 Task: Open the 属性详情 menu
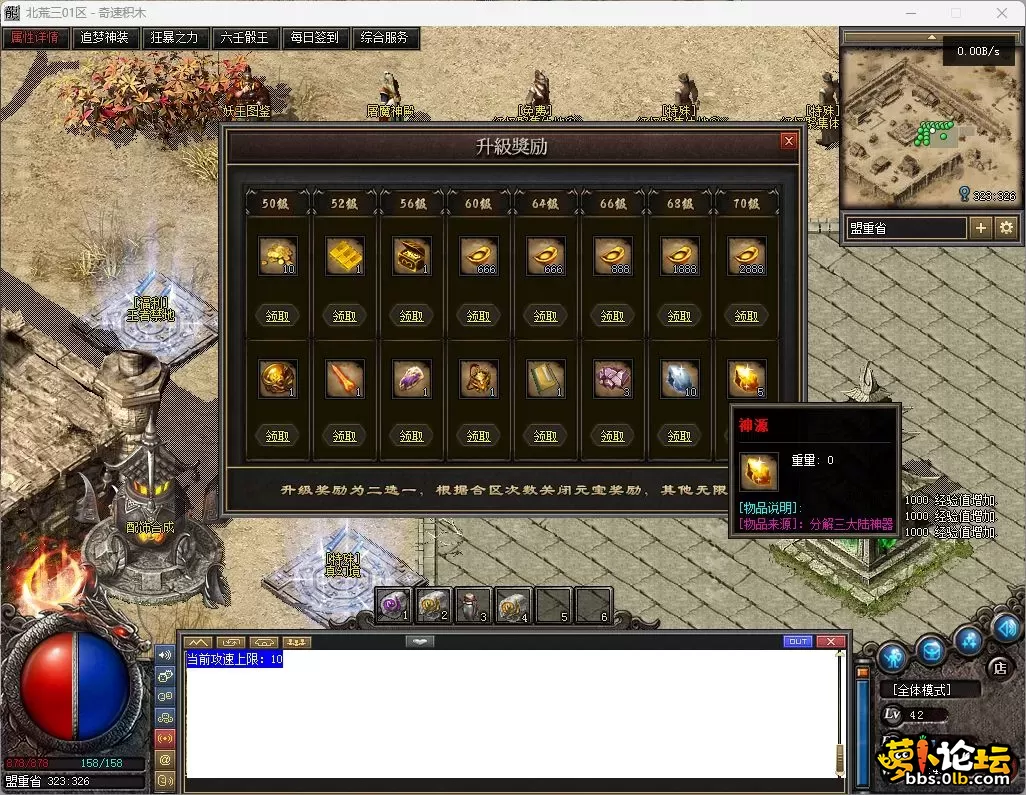click(35, 38)
